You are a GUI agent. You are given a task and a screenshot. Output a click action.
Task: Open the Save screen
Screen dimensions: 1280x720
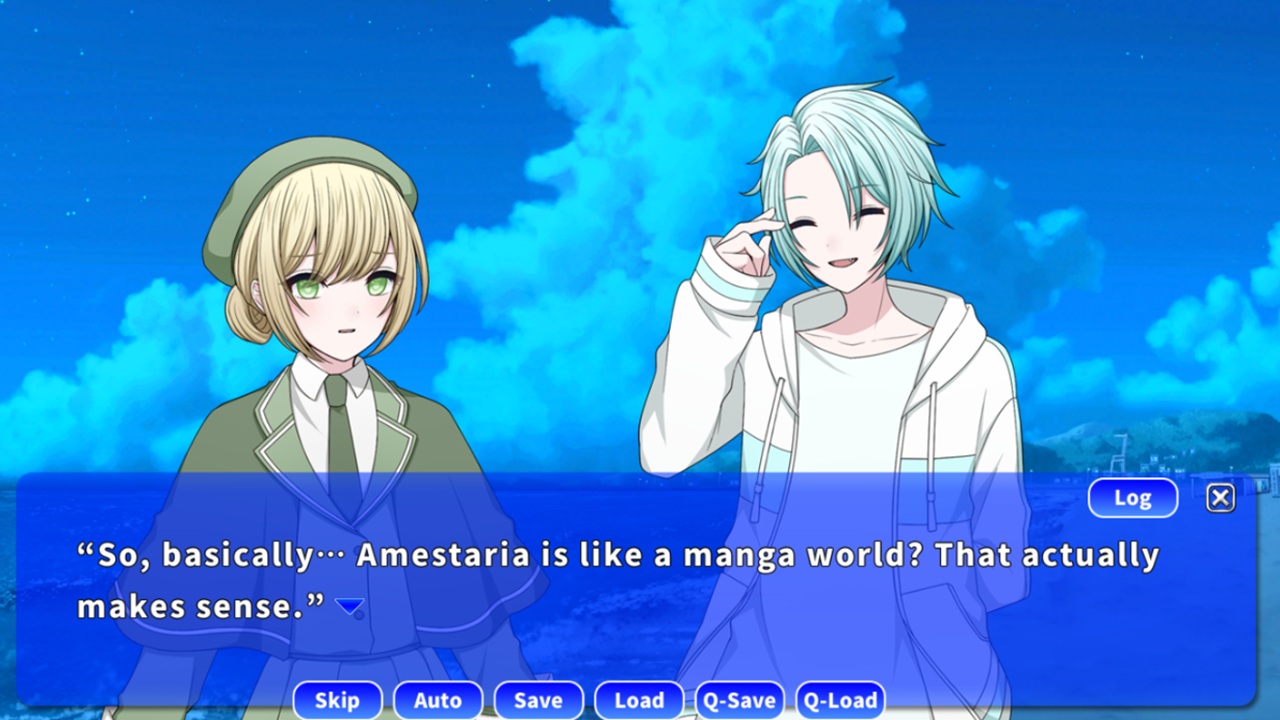(538, 700)
